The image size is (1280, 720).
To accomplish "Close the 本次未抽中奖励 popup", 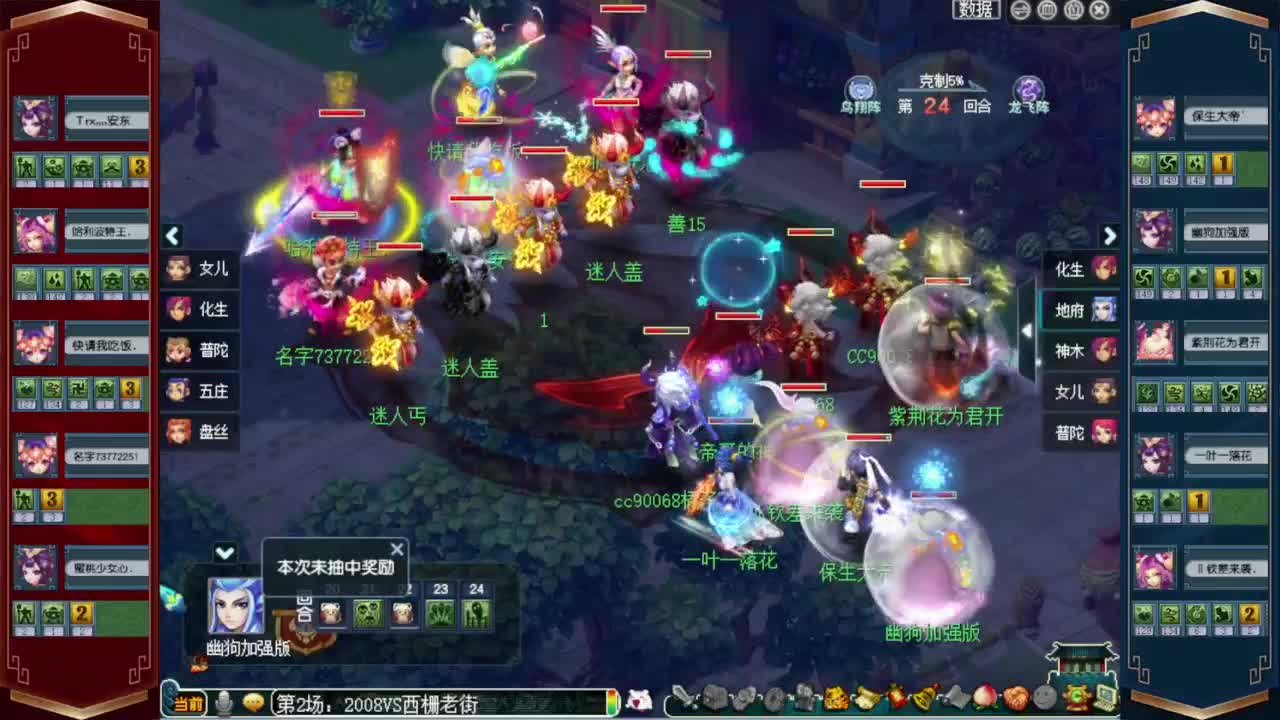I will click(x=396, y=549).
